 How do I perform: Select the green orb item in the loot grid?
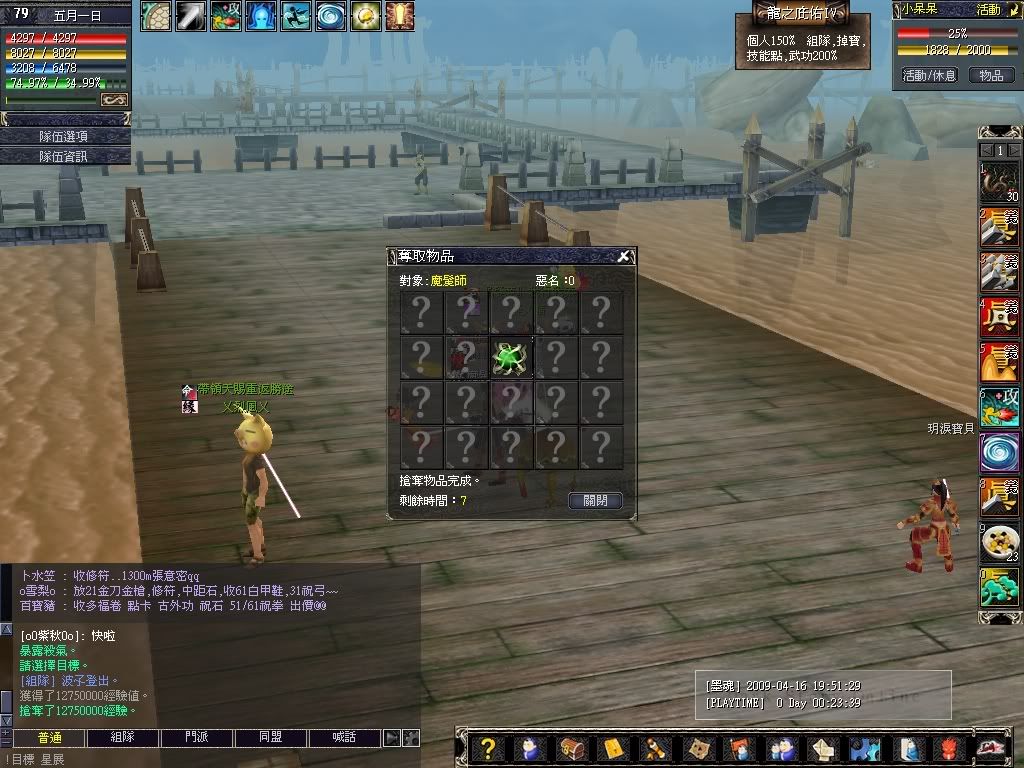click(511, 357)
